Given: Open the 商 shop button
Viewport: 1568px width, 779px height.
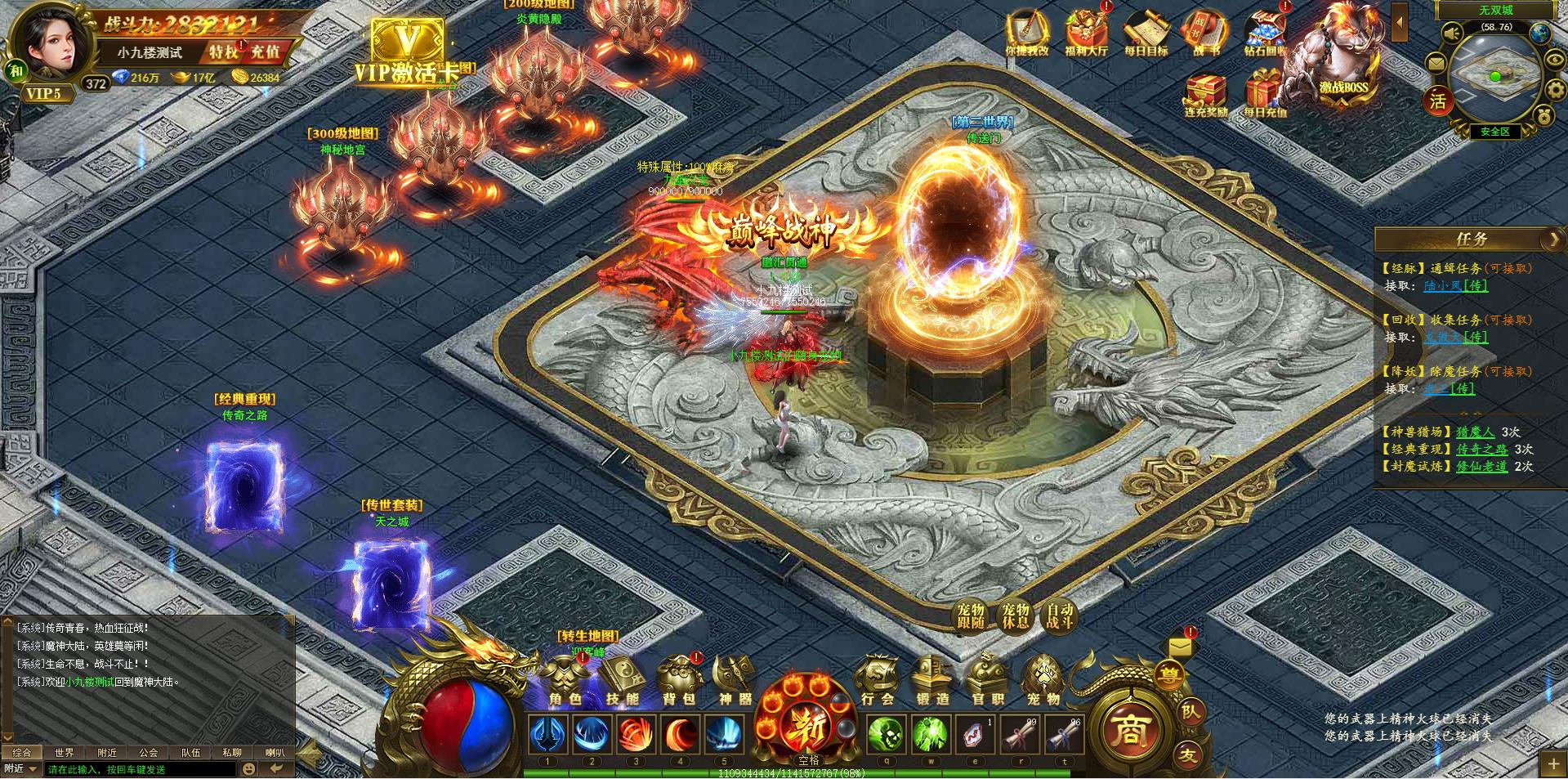Looking at the screenshot, I should coord(1128,729).
